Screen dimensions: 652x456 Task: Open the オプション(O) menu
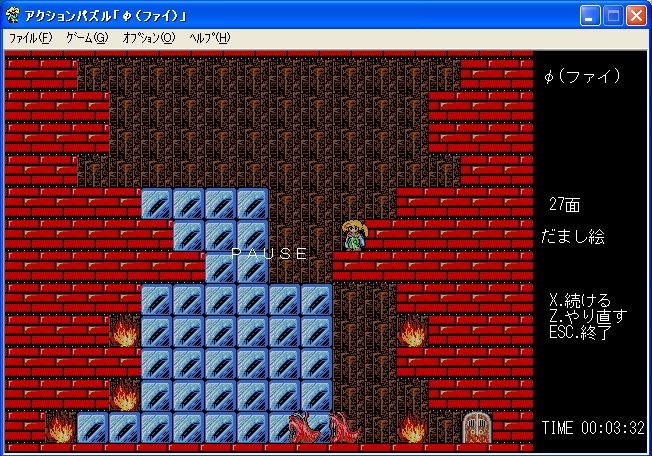point(148,38)
